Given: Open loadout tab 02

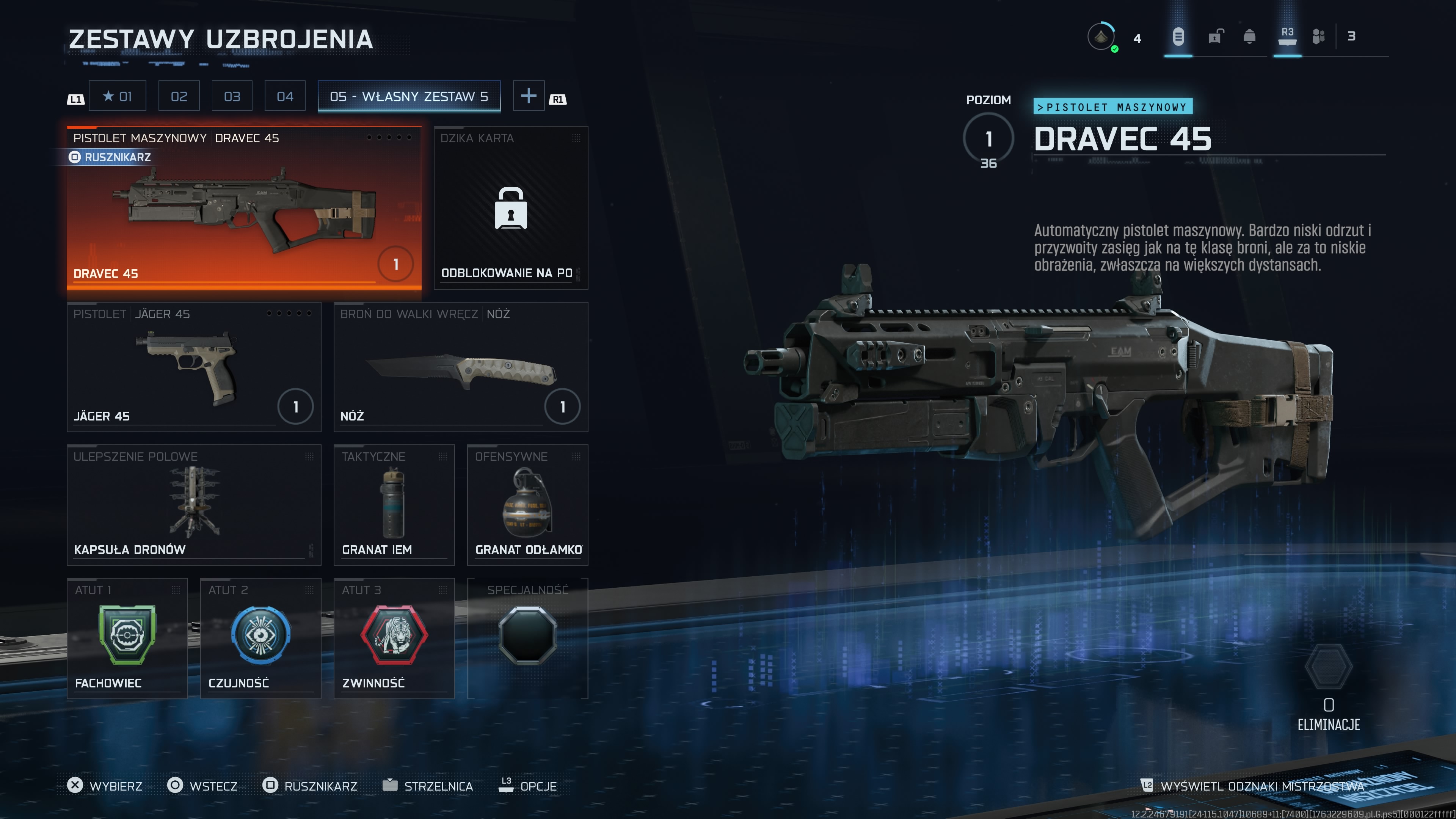Looking at the screenshot, I should pyautogui.click(x=179, y=96).
